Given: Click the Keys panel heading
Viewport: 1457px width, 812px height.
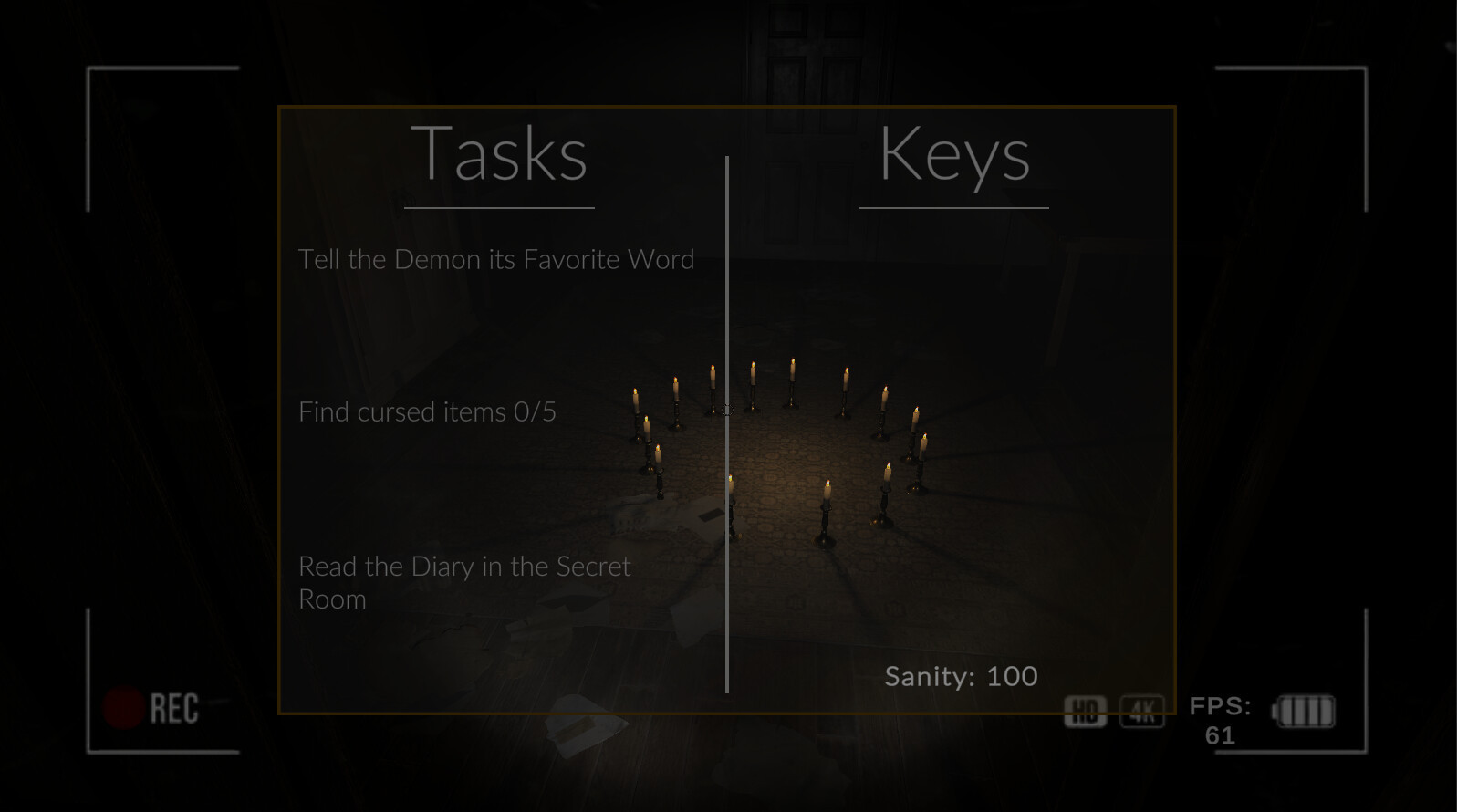Looking at the screenshot, I should [954, 154].
